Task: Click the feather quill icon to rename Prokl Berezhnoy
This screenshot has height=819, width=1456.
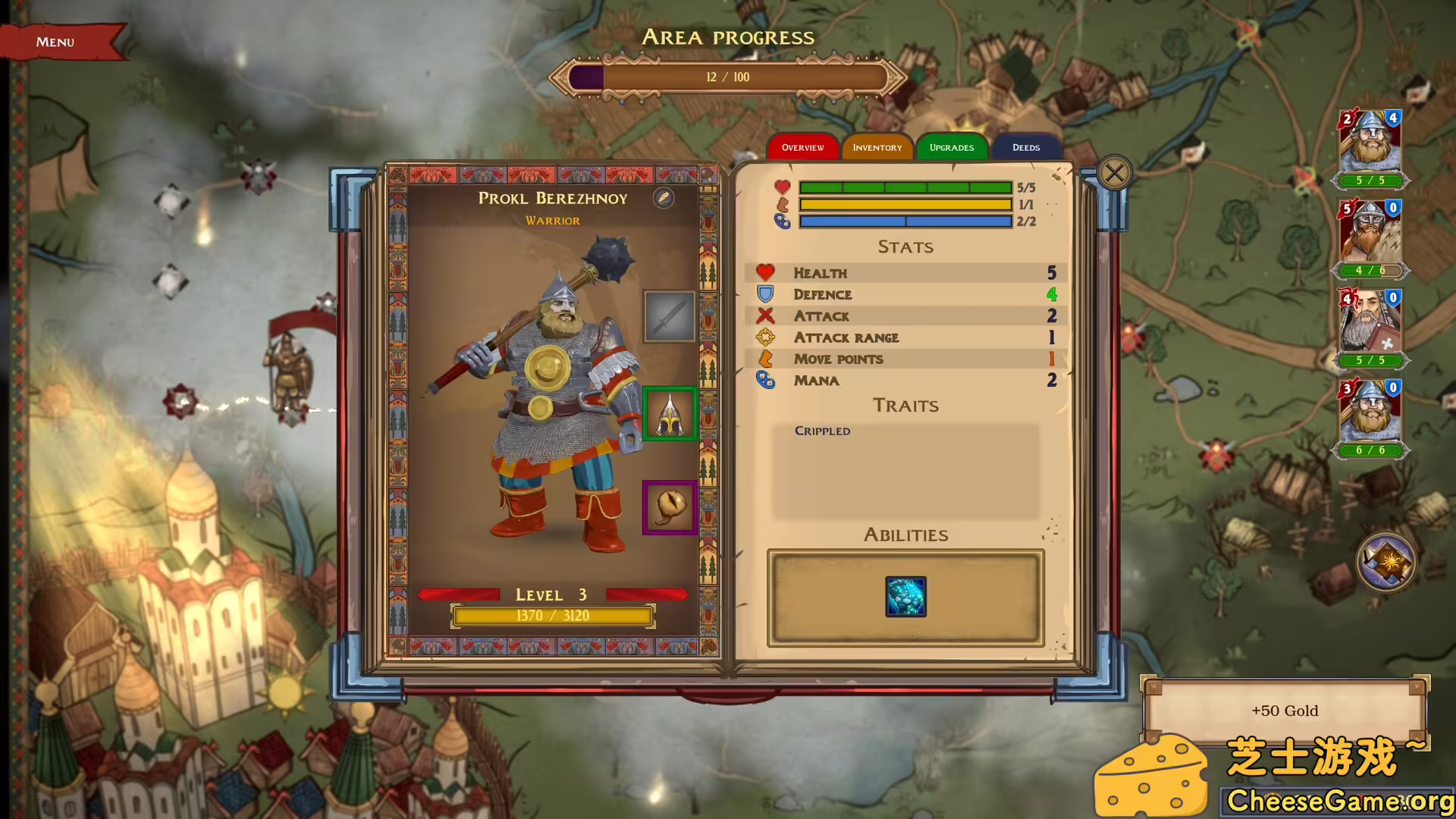Action: pyautogui.click(x=662, y=199)
